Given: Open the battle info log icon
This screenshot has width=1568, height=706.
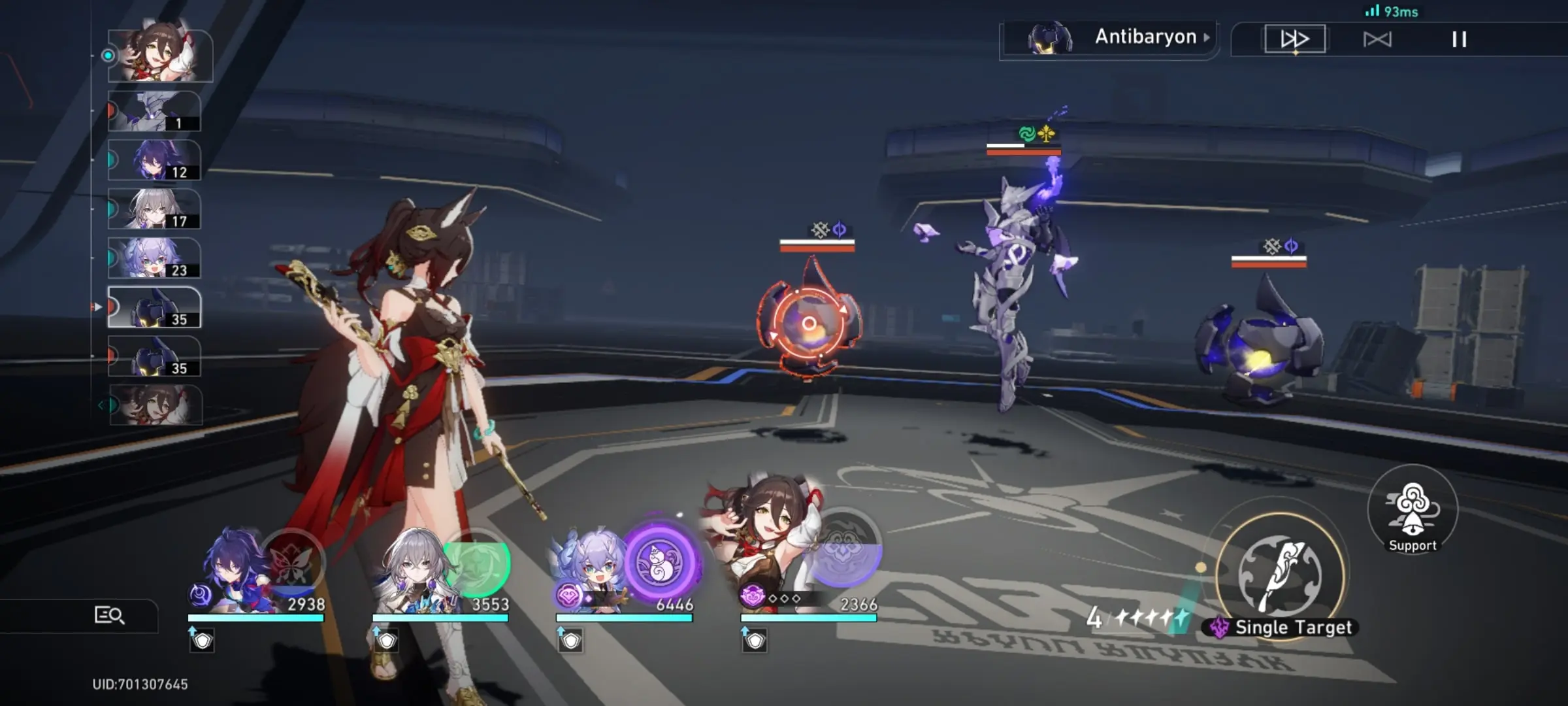Looking at the screenshot, I should click(x=109, y=615).
